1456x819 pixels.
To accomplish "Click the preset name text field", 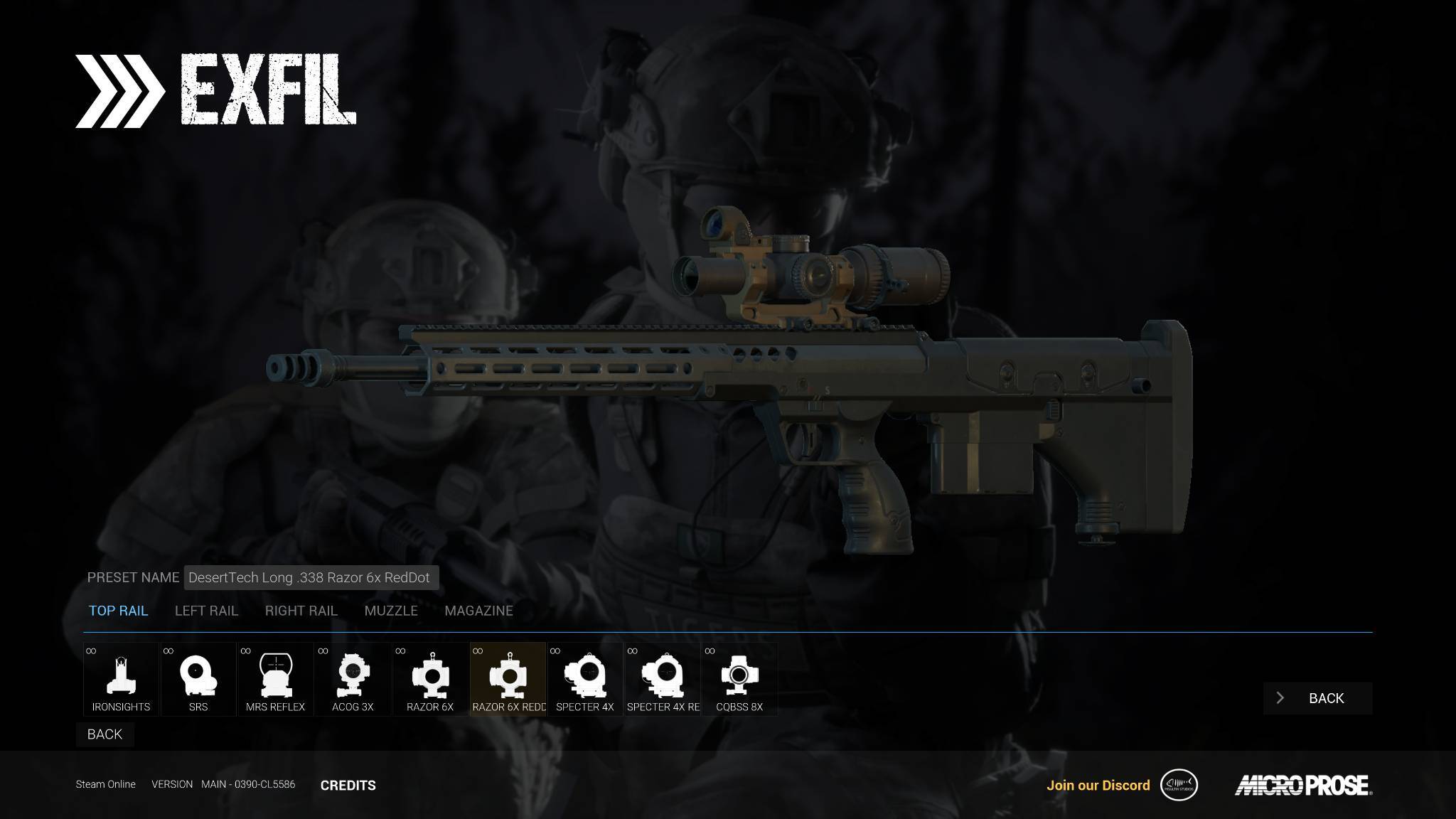I will (311, 577).
